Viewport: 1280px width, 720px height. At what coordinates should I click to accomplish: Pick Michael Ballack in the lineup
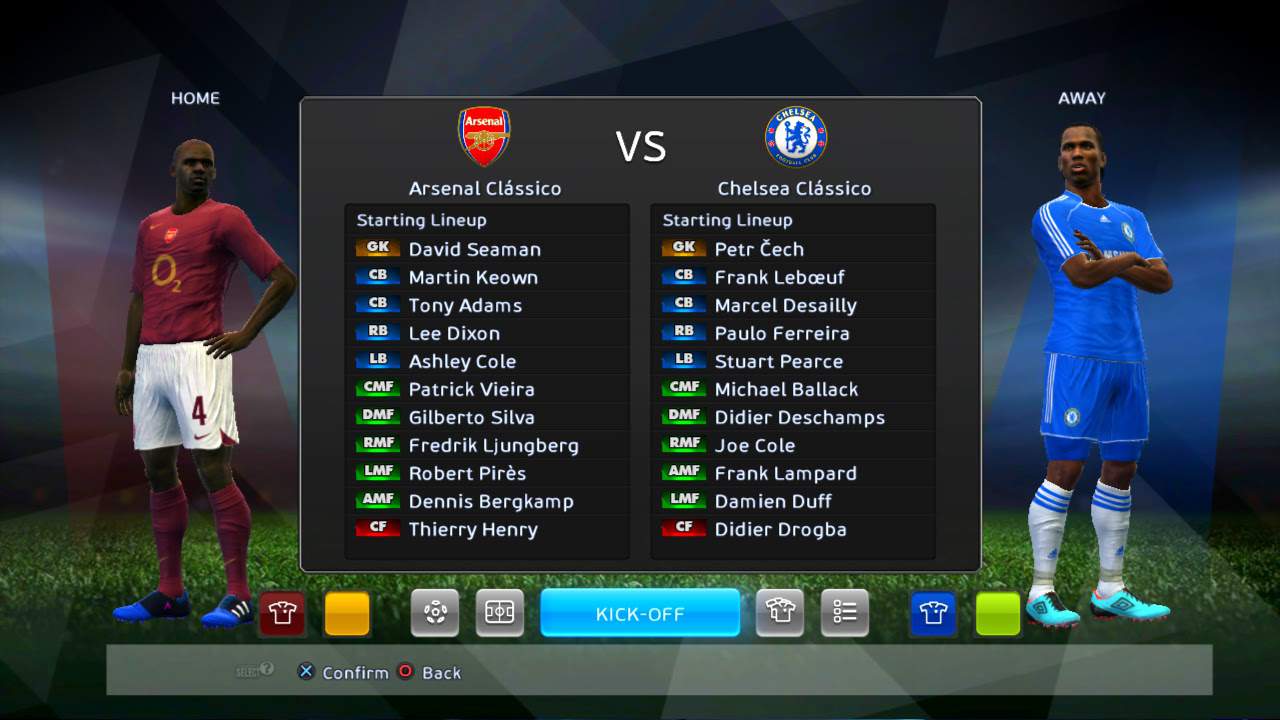point(786,389)
